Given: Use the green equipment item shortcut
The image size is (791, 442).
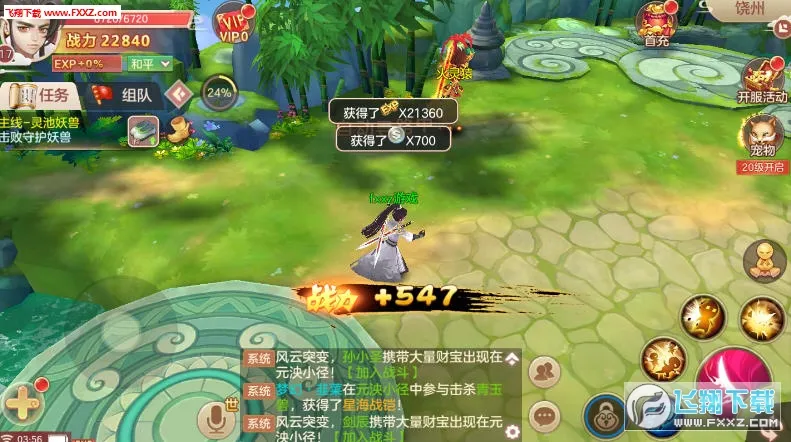Looking at the screenshot, I should click(x=144, y=129).
